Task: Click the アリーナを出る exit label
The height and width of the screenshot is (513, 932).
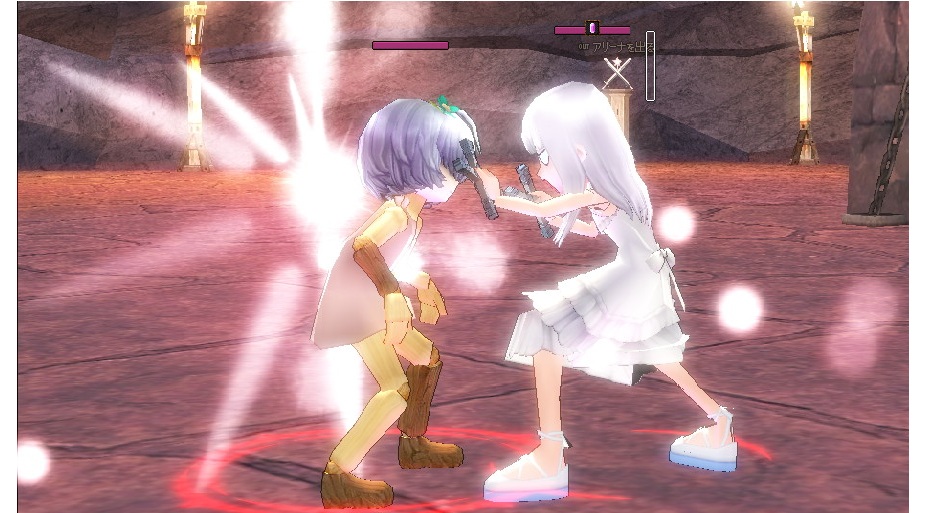Action: 618,47
